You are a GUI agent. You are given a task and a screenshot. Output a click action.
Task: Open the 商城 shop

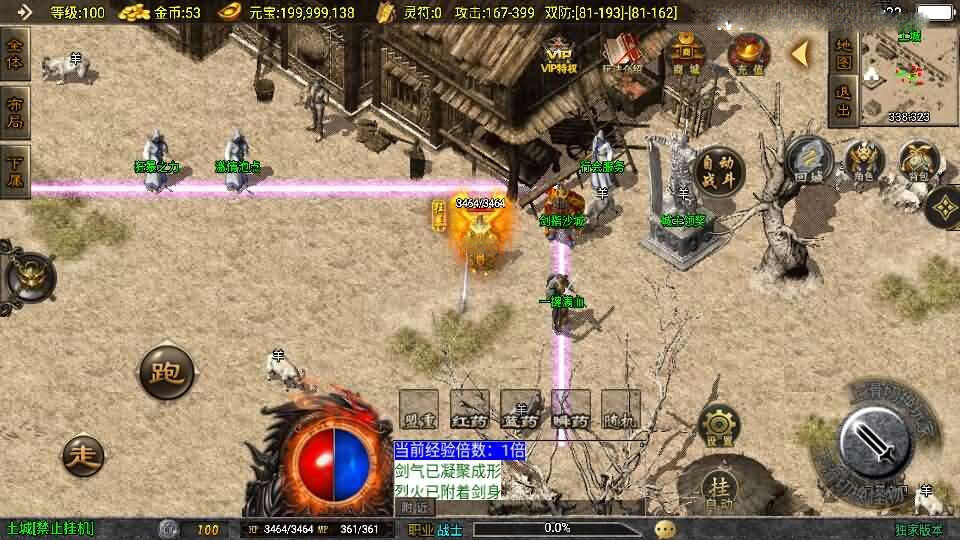click(x=686, y=55)
